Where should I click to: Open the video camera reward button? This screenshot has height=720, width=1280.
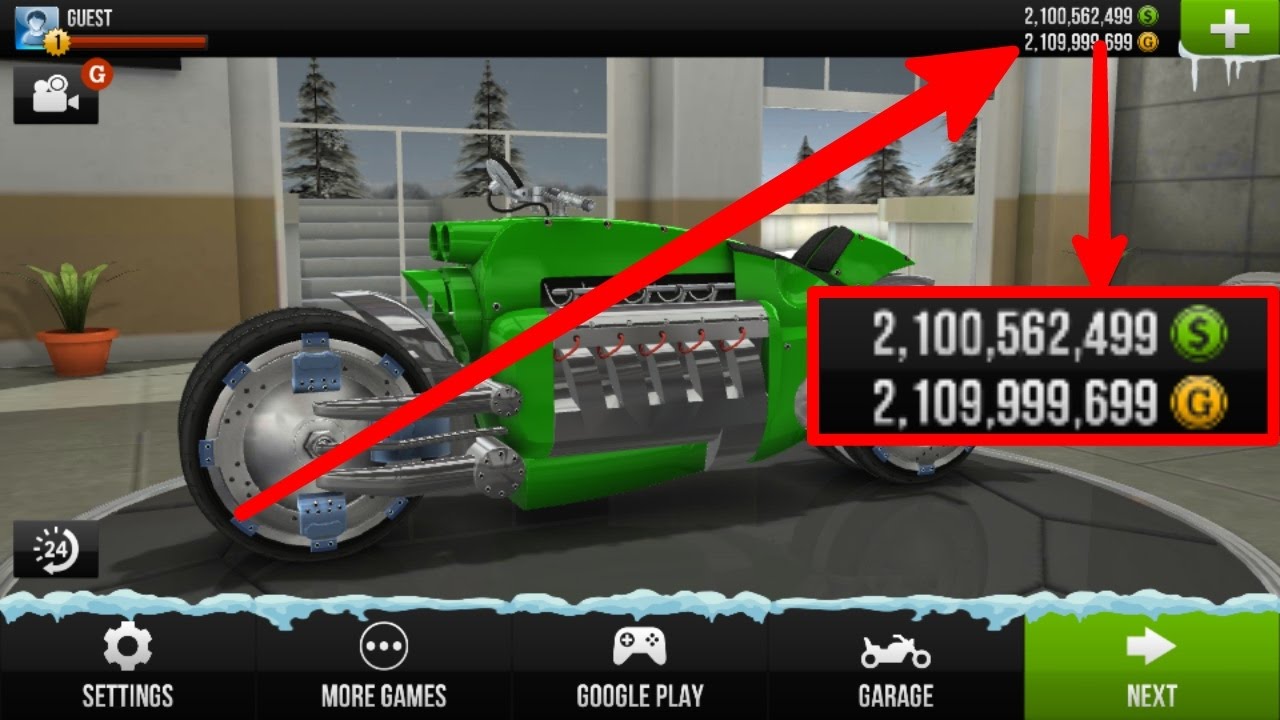[x=56, y=94]
